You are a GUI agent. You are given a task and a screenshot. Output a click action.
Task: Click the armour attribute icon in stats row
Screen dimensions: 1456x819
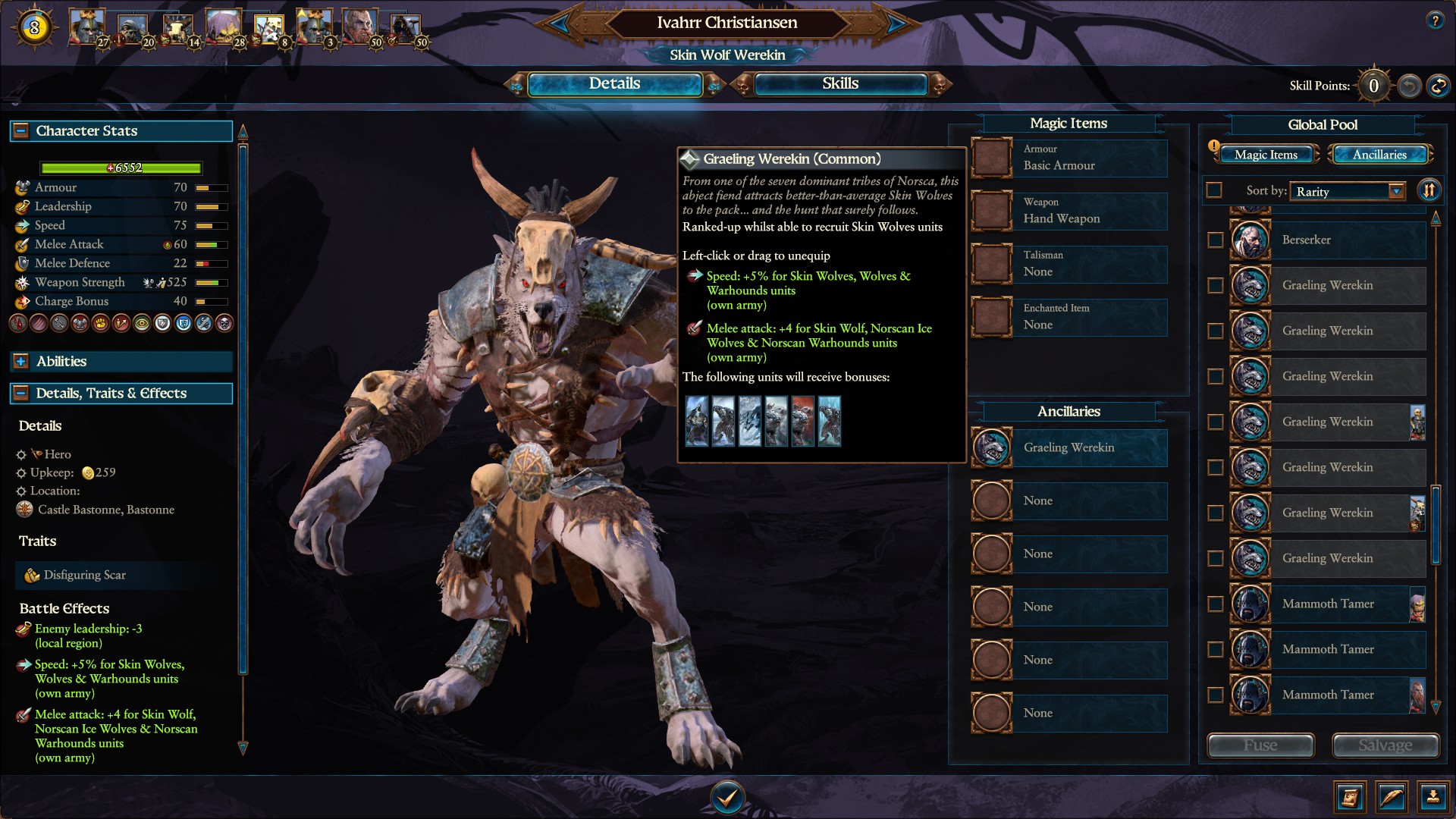[x=20, y=187]
